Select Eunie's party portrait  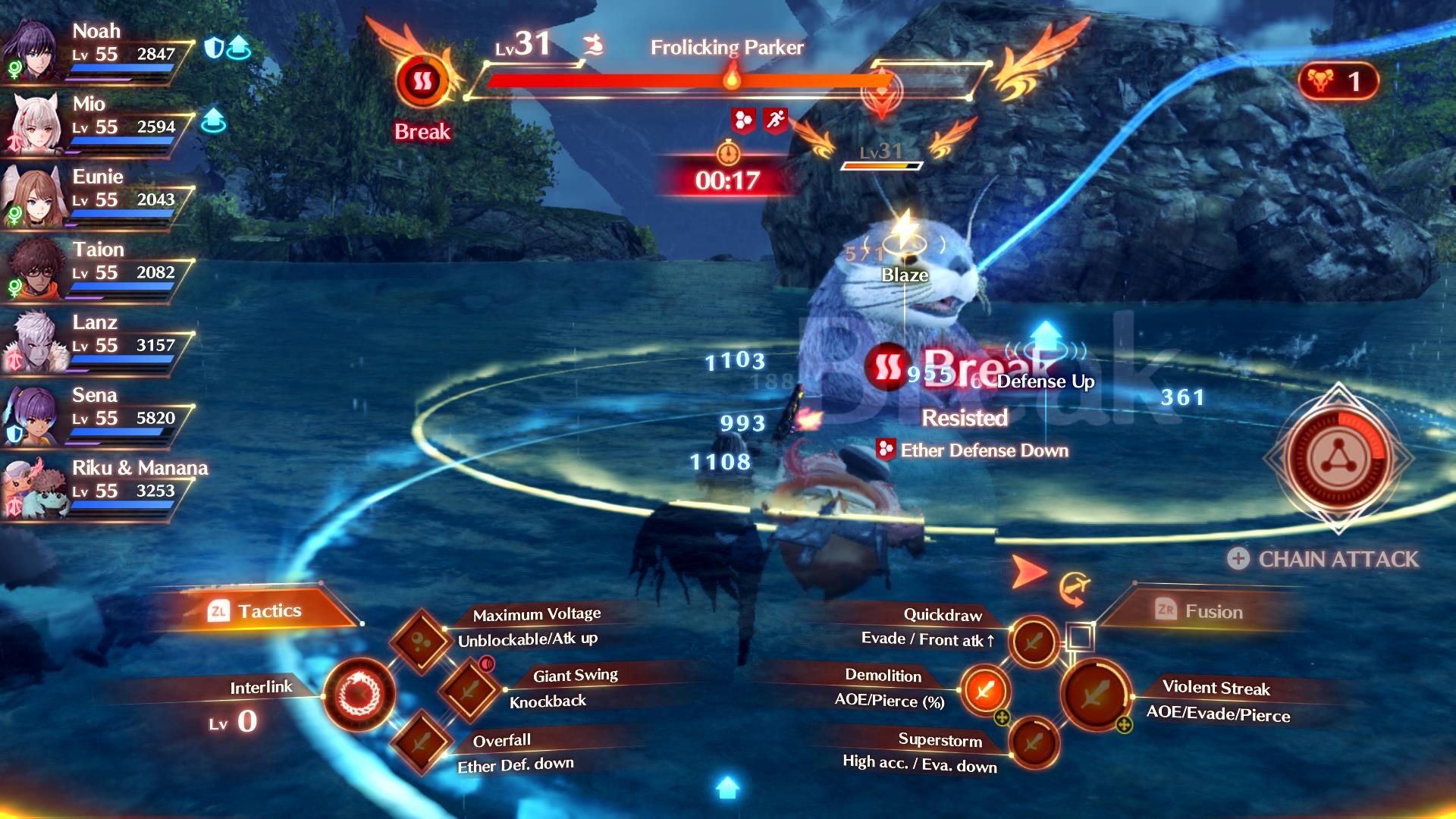(x=32, y=196)
